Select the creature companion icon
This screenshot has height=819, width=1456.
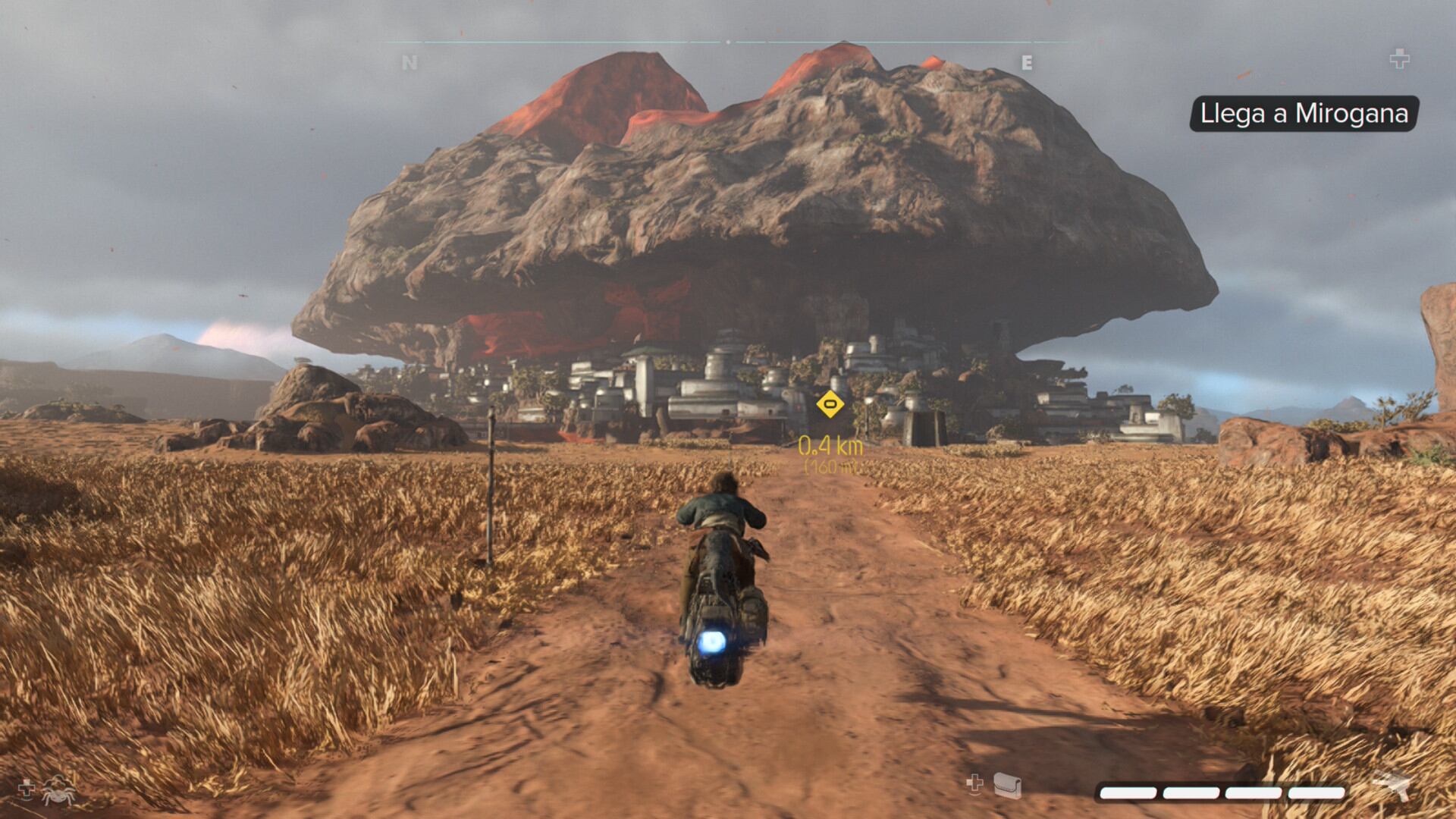click(x=58, y=790)
